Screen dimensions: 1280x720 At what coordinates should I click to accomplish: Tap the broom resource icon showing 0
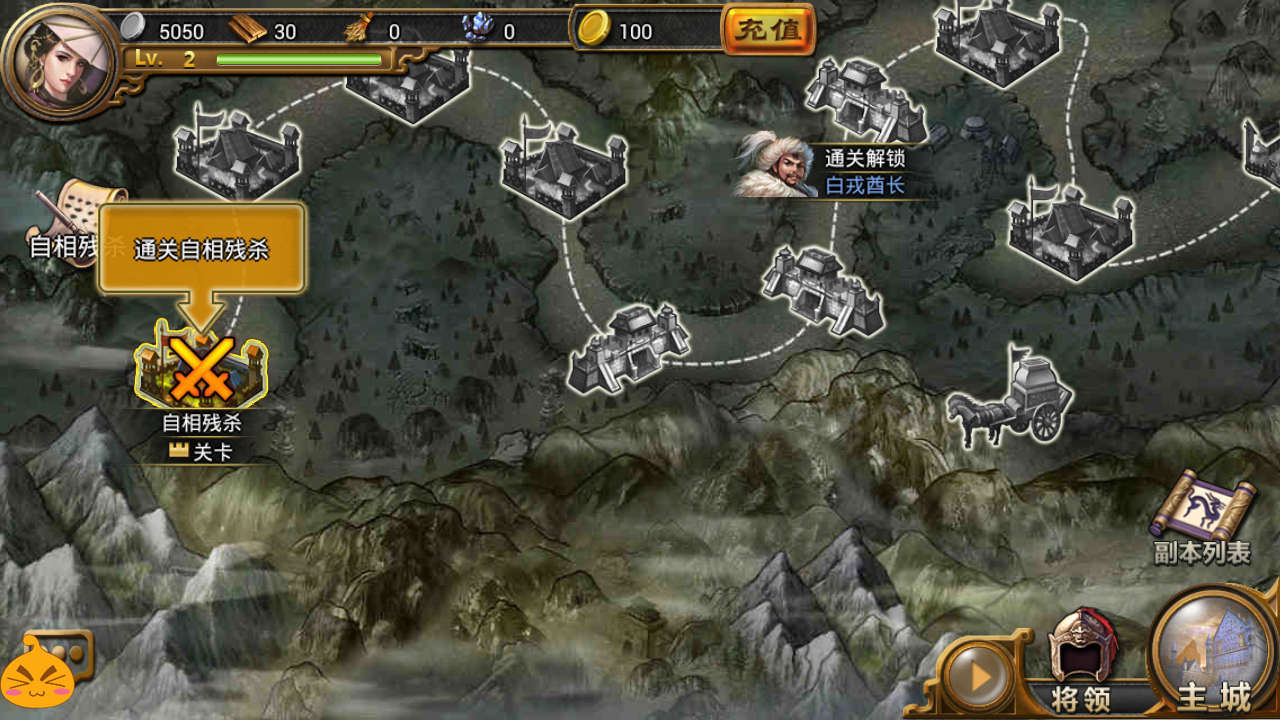tap(356, 28)
